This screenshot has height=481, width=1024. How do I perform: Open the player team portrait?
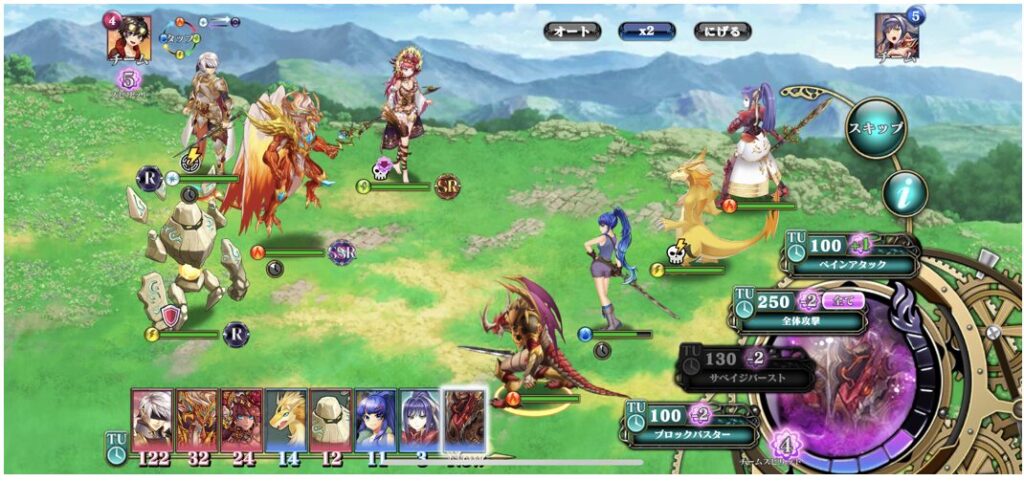(129, 38)
